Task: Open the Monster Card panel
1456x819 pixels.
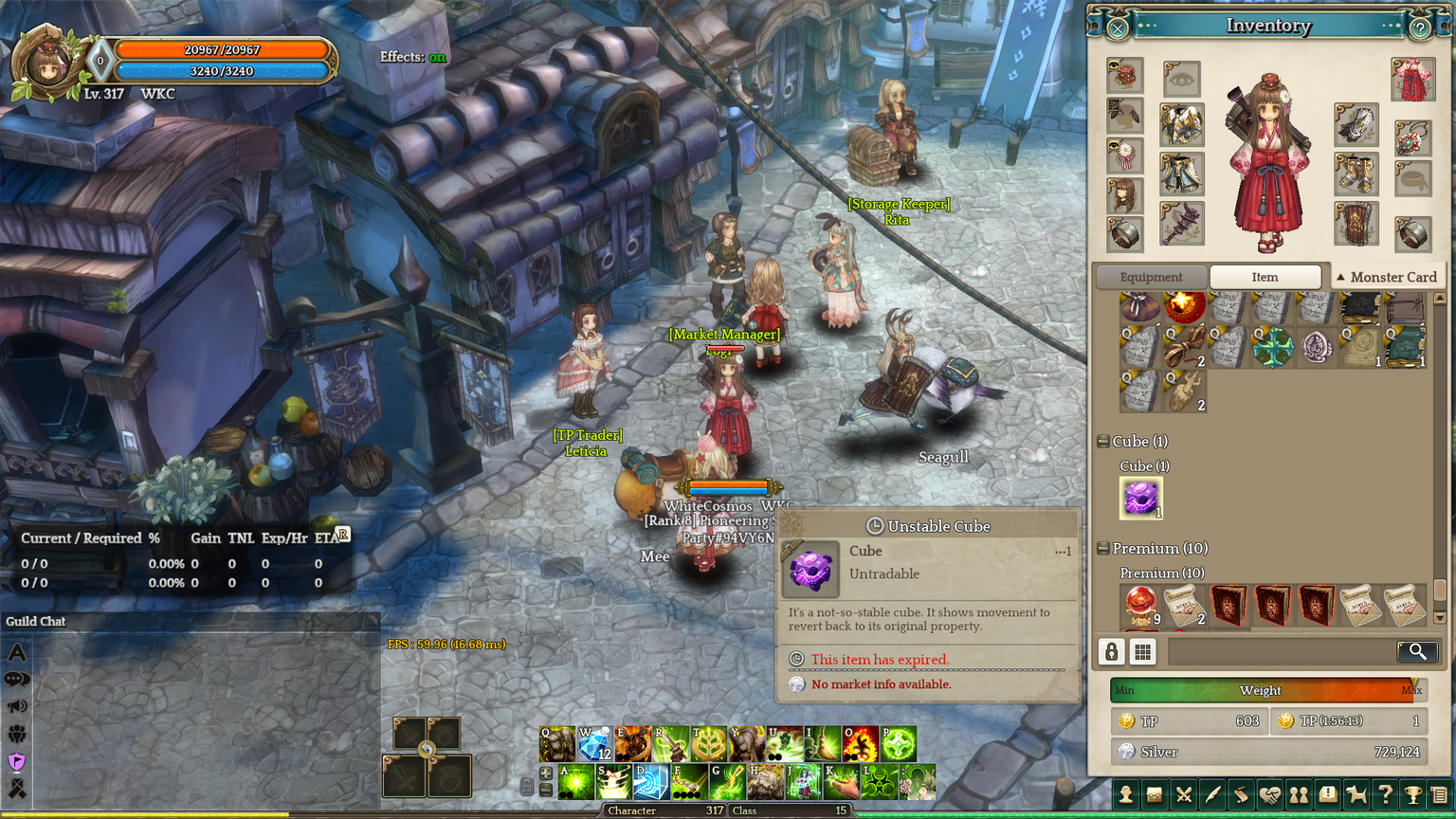Action: pos(1386,277)
